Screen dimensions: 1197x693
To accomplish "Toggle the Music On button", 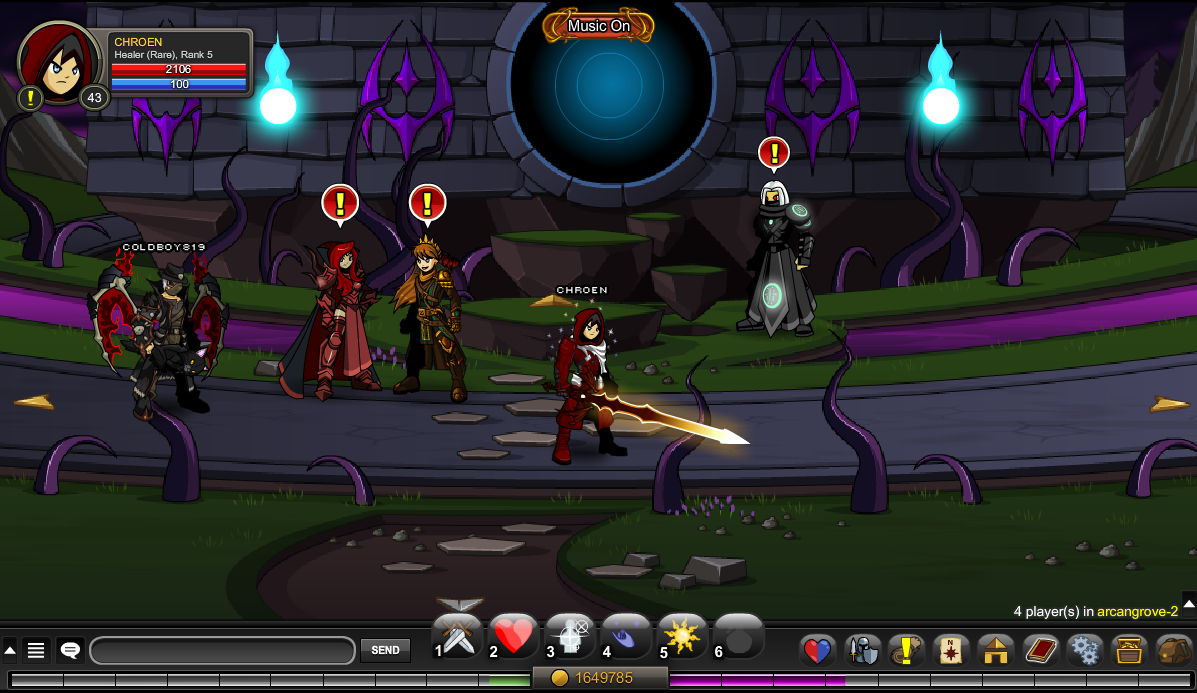I will [x=598, y=26].
